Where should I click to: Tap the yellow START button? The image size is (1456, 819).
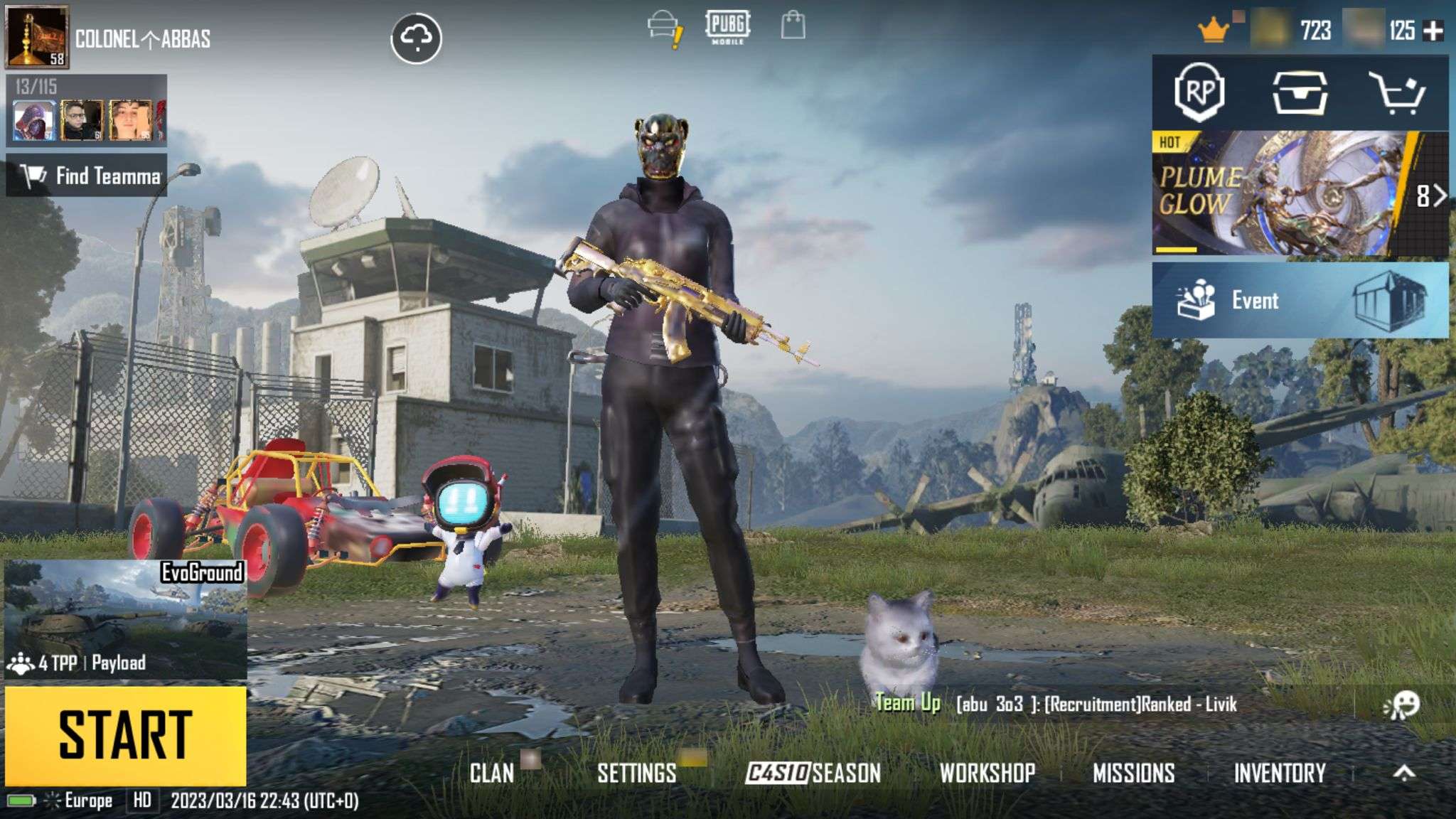[125, 735]
